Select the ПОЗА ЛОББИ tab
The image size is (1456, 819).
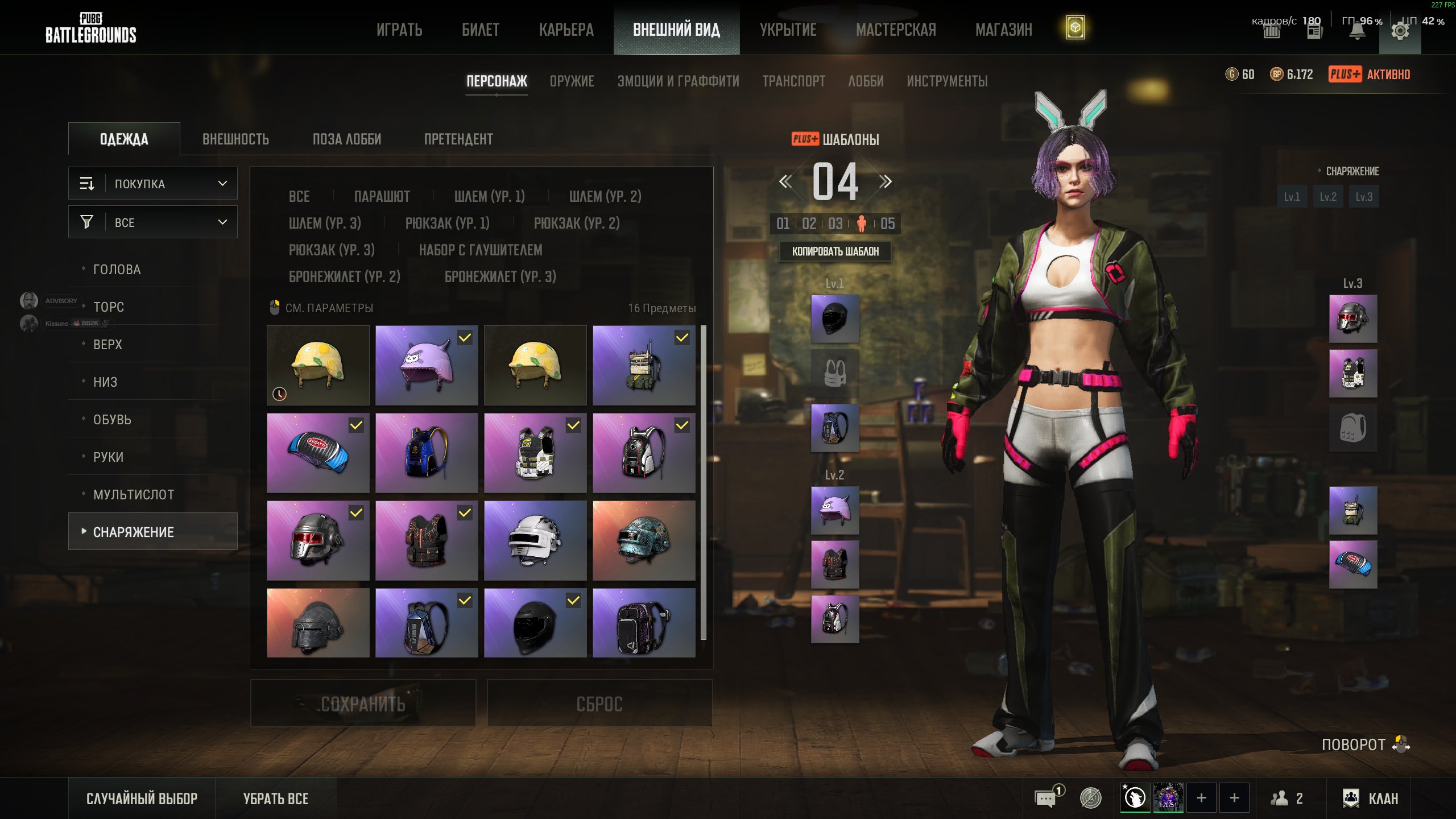(346, 139)
